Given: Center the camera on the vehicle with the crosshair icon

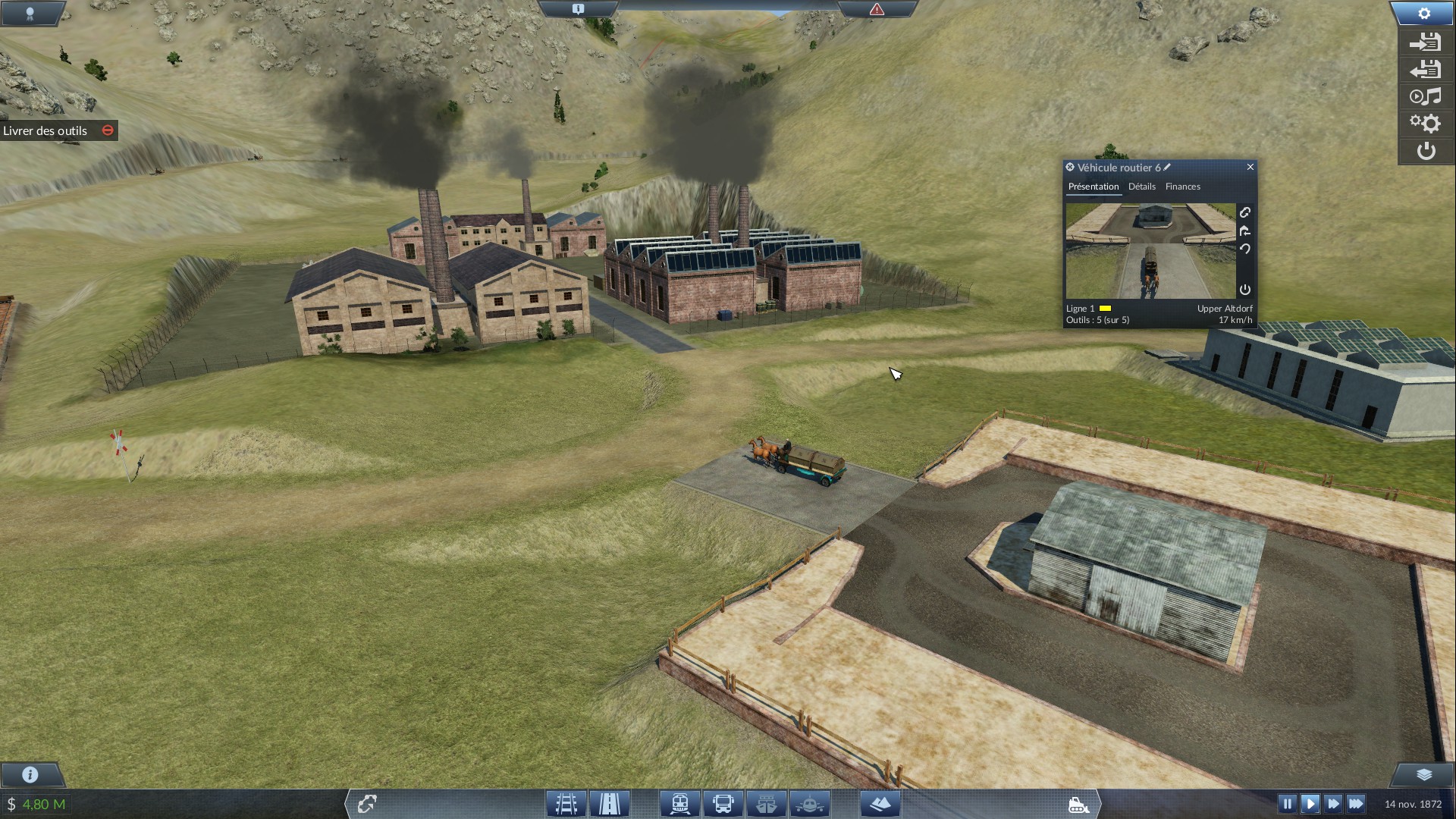Looking at the screenshot, I should (1070, 167).
